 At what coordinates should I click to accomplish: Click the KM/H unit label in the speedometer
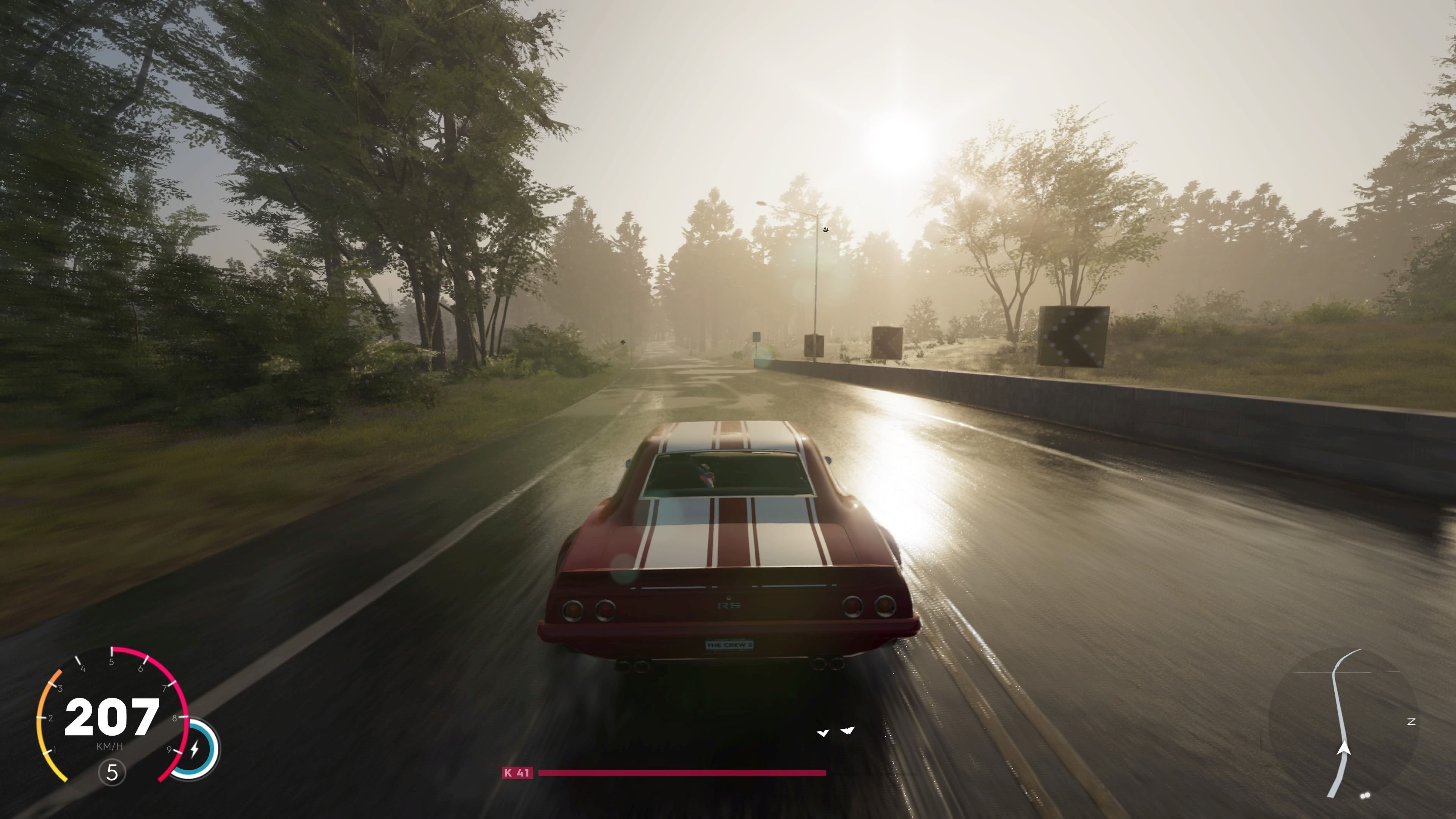pos(110,746)
